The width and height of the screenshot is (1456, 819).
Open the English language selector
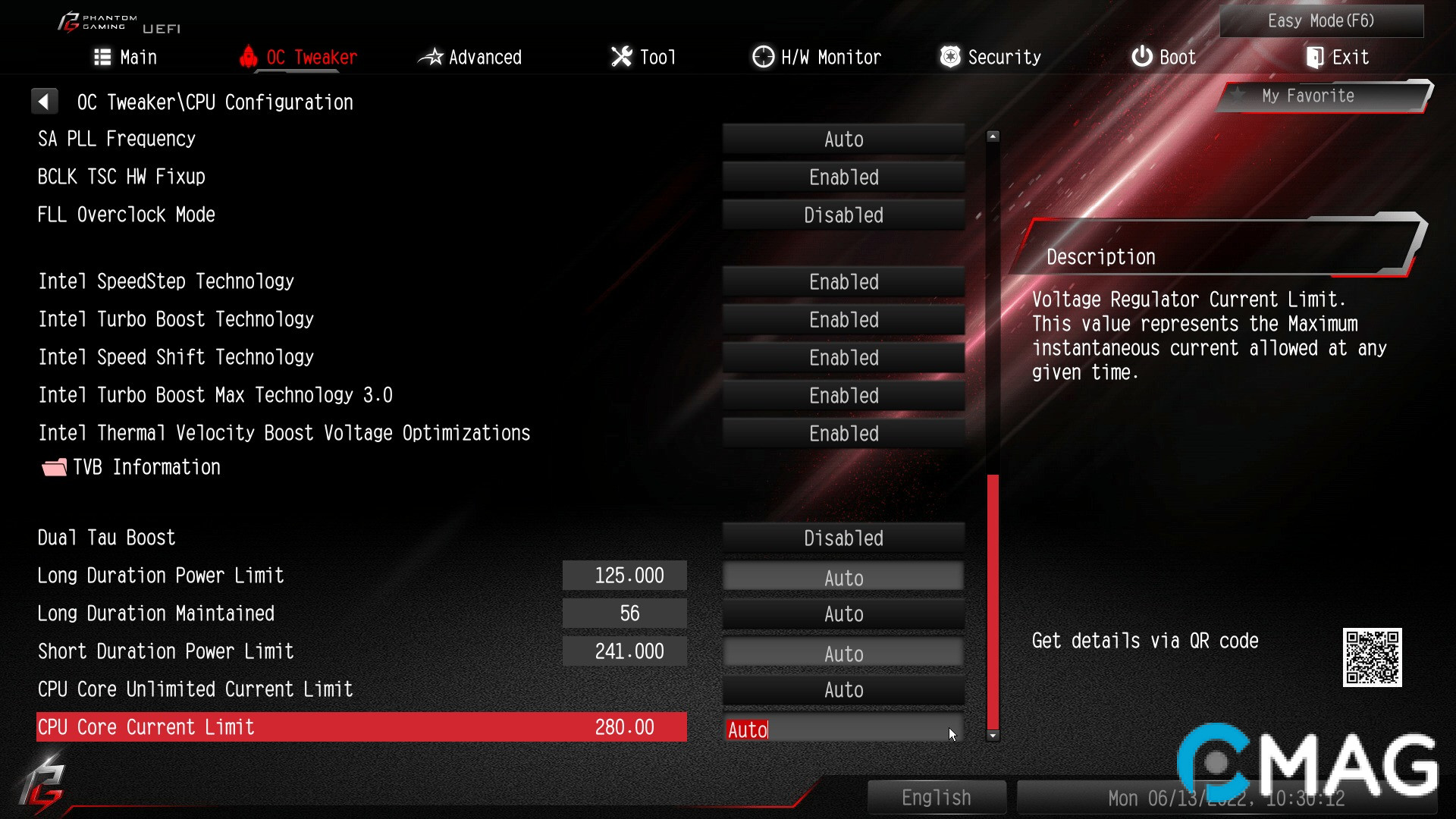(x=936, y=797)
